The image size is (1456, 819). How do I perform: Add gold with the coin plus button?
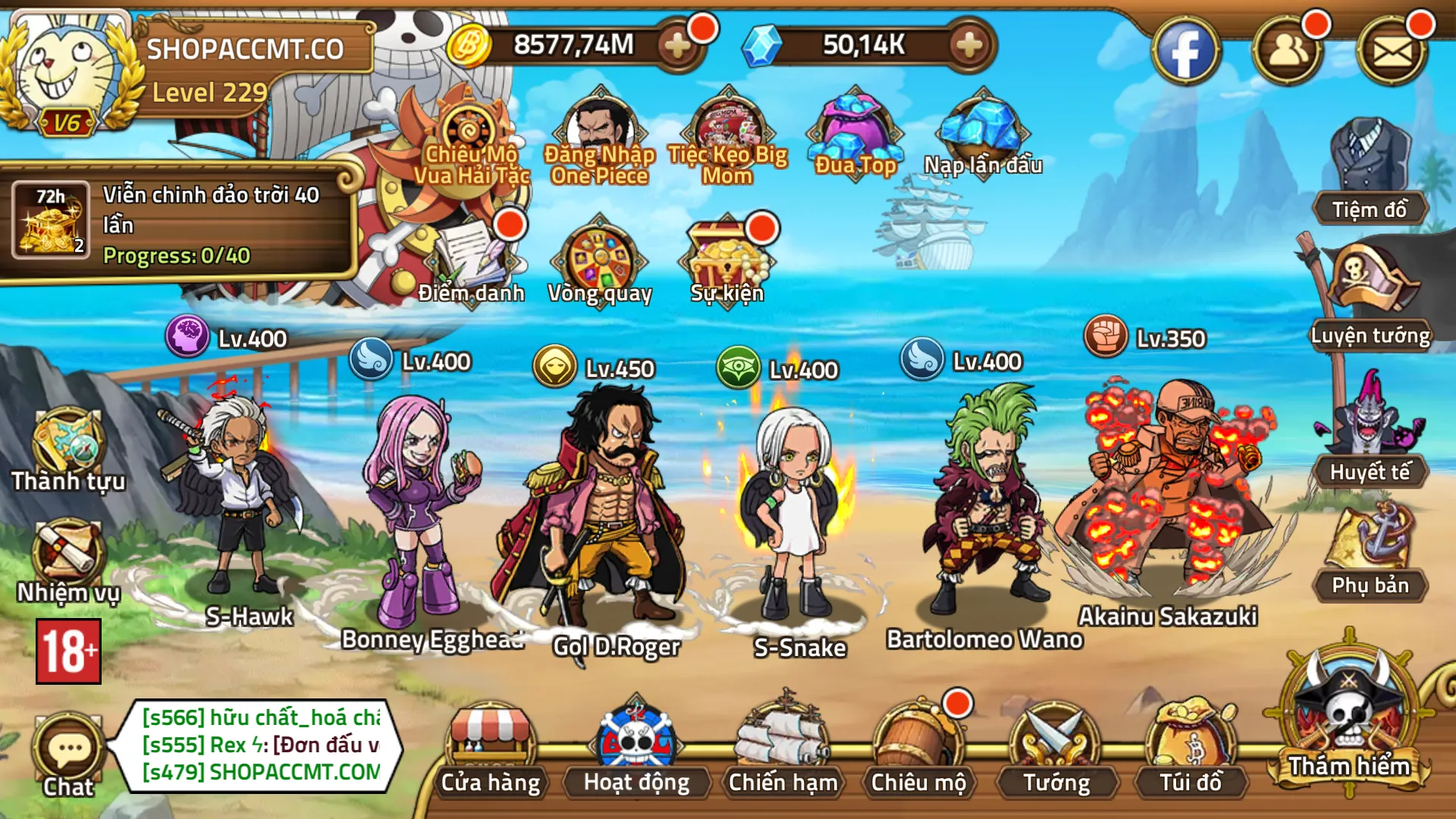(x=676, y=45)
